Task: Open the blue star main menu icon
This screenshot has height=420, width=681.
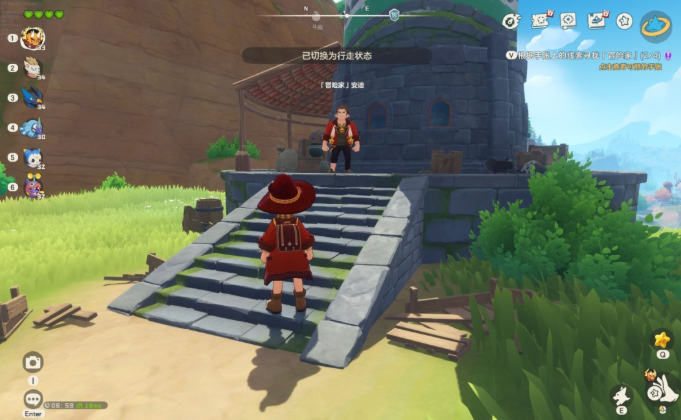Action: click(656, 22)
